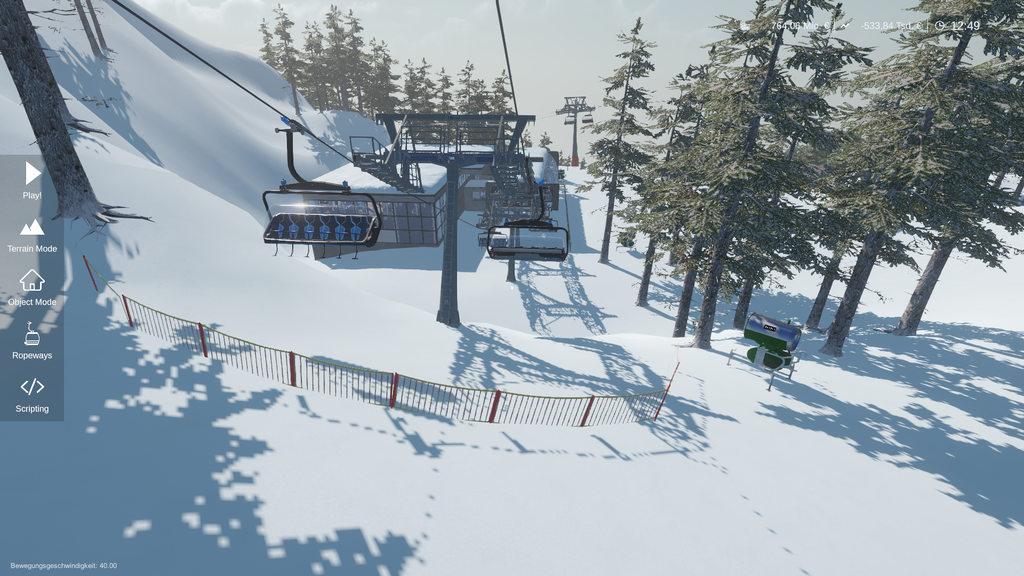Start the simulation with the Play! button
Viewport: 1024px width, 576px height.
tap(32, 178)
